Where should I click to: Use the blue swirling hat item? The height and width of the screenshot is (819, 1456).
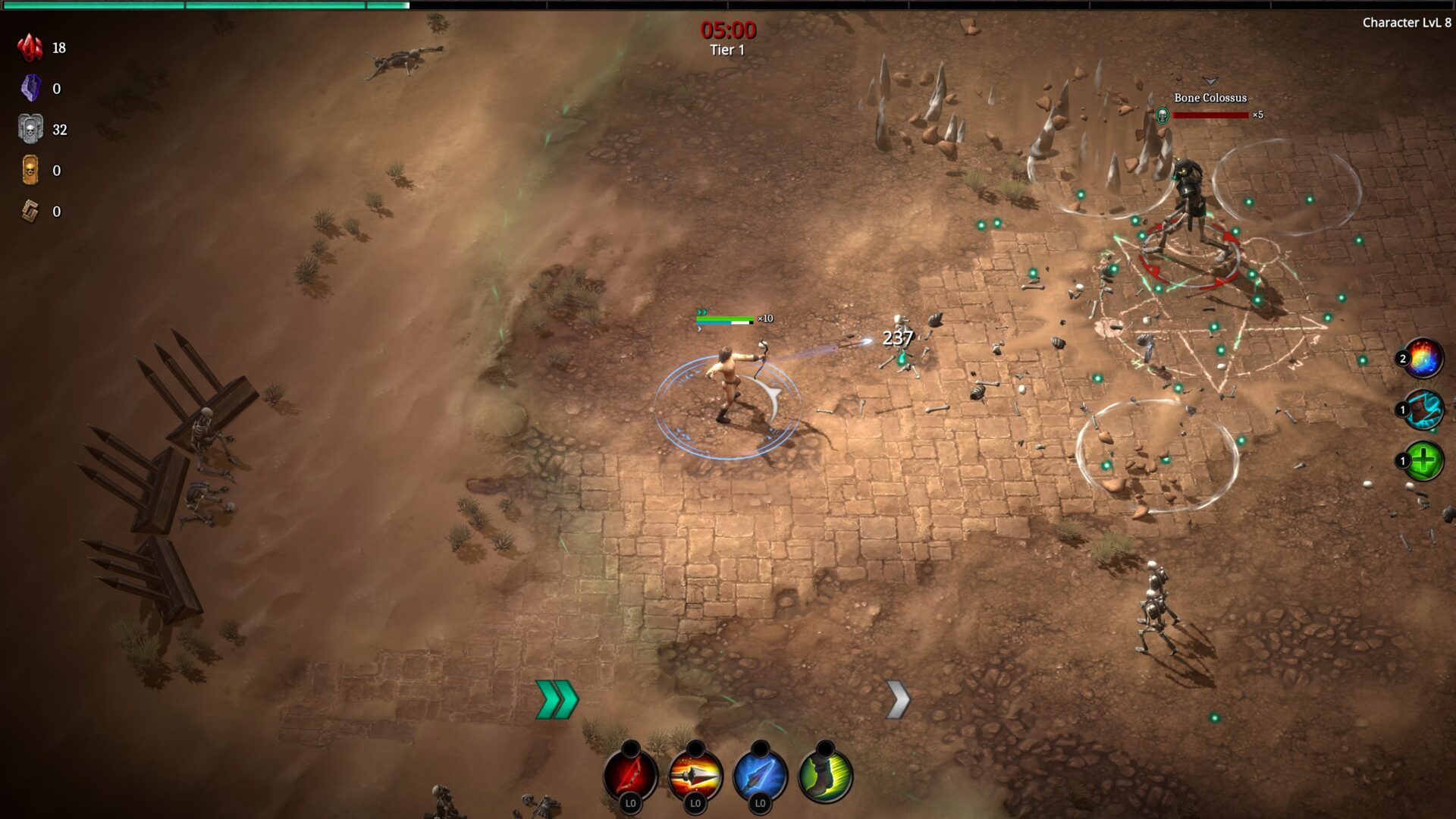(1423, 410)
